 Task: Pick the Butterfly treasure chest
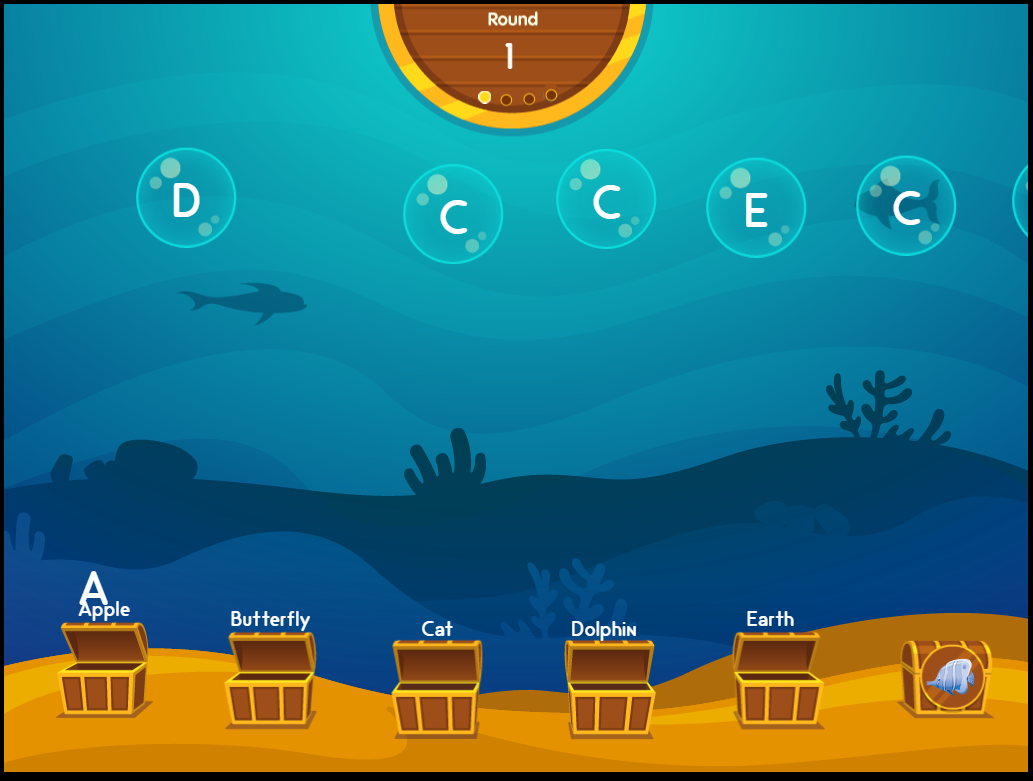pyautogui.click(x=270, y=679)
